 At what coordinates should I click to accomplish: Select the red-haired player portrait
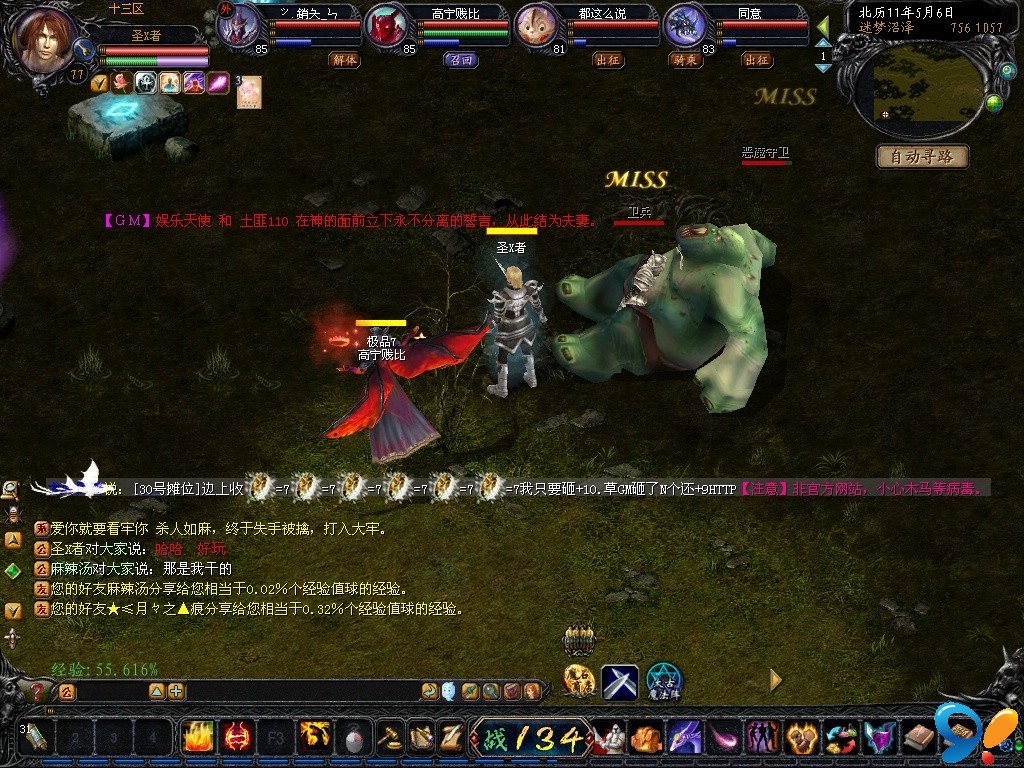point(45,40)
